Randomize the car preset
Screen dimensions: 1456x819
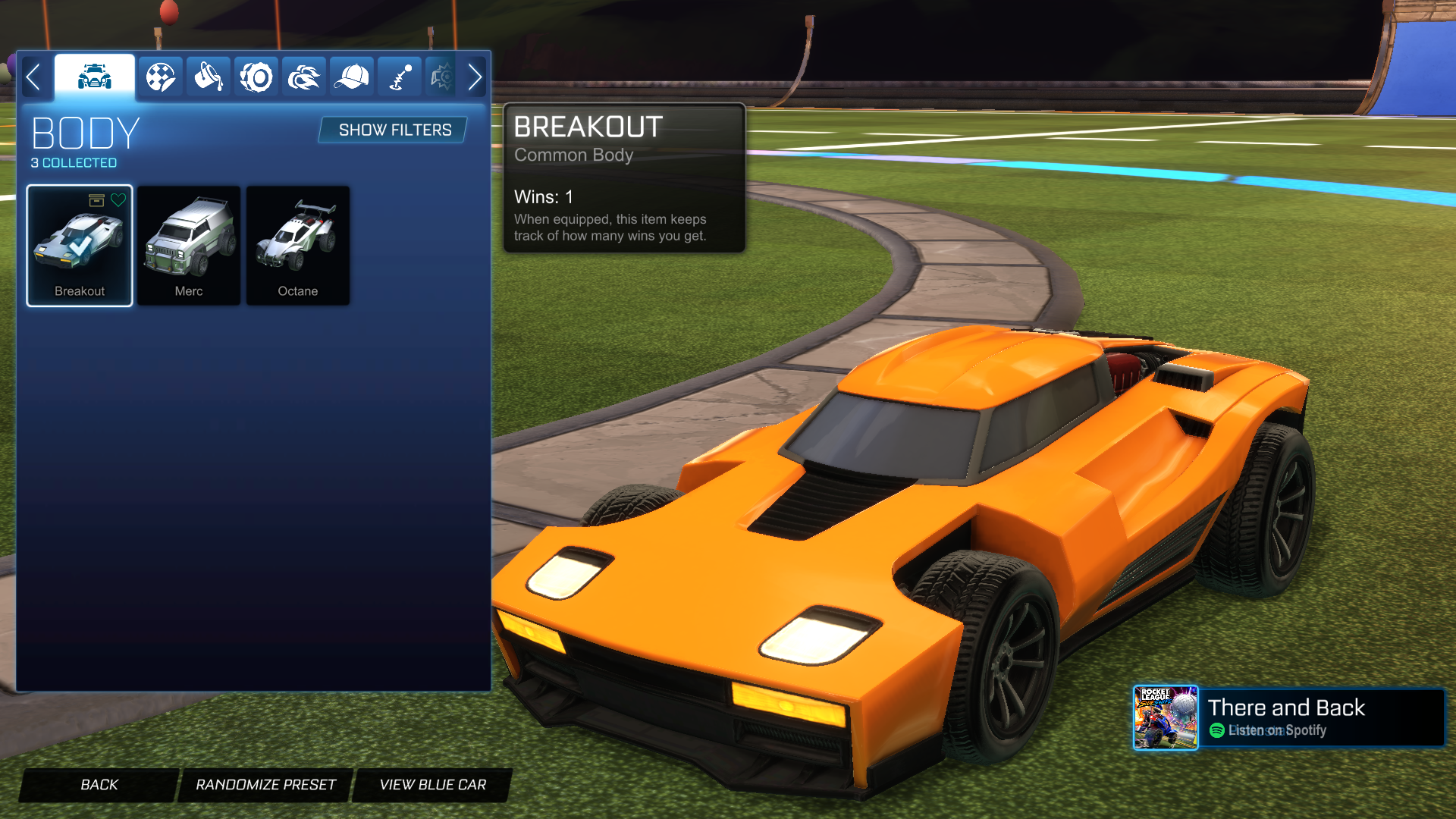click(265, 785)
